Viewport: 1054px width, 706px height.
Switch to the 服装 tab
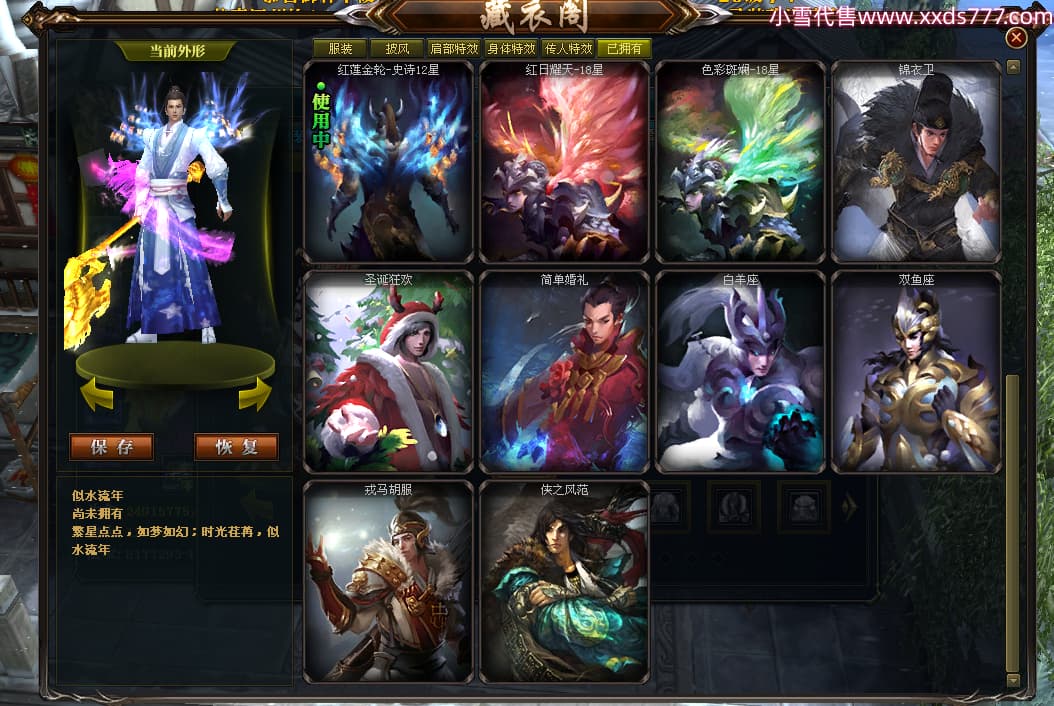click(x=338, y=48)
